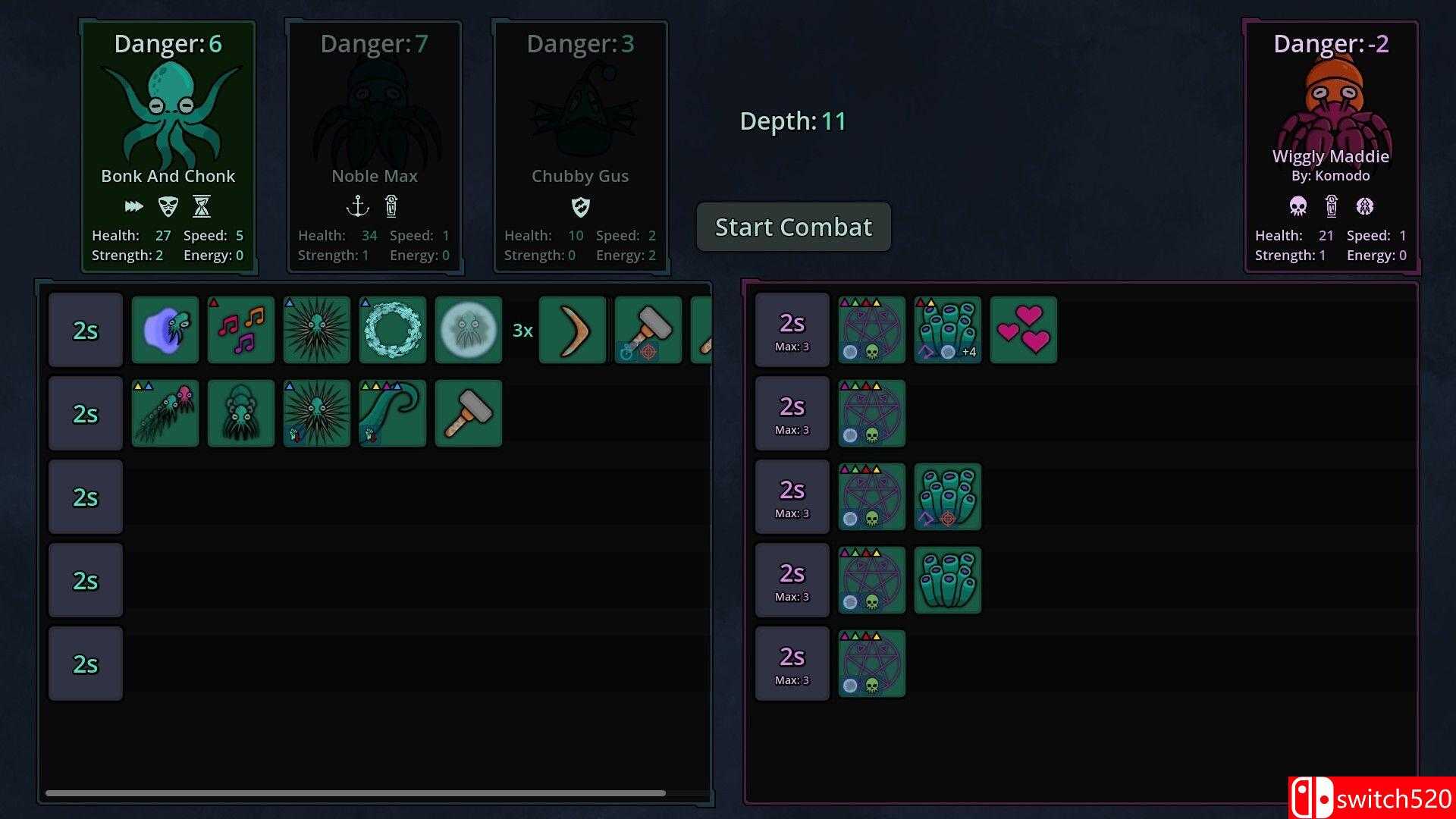Click the skull trait on Wiggly Maddie

(1298, 206)
